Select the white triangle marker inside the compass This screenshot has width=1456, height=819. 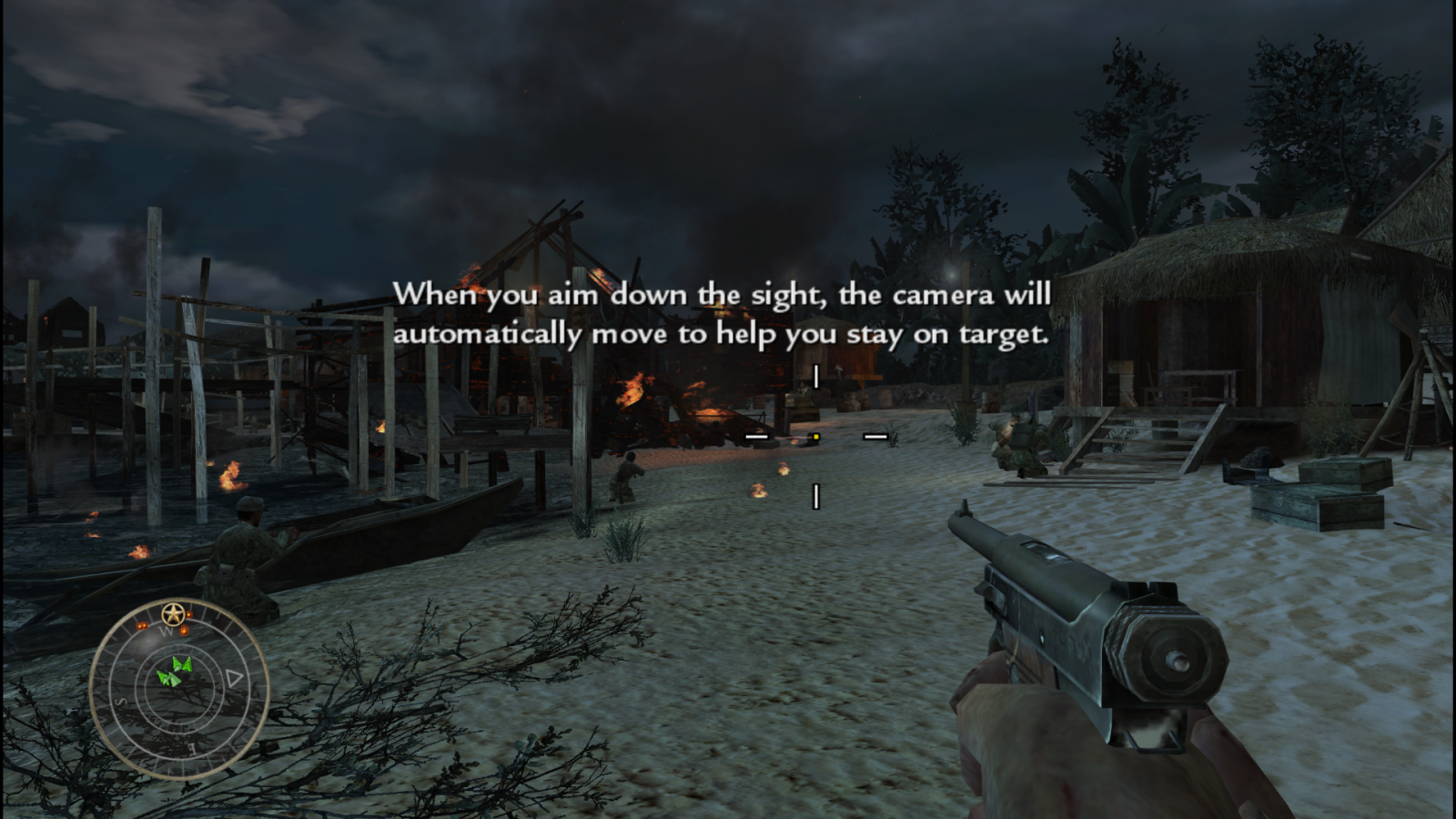pyautogui.click(x=232, y=678)
